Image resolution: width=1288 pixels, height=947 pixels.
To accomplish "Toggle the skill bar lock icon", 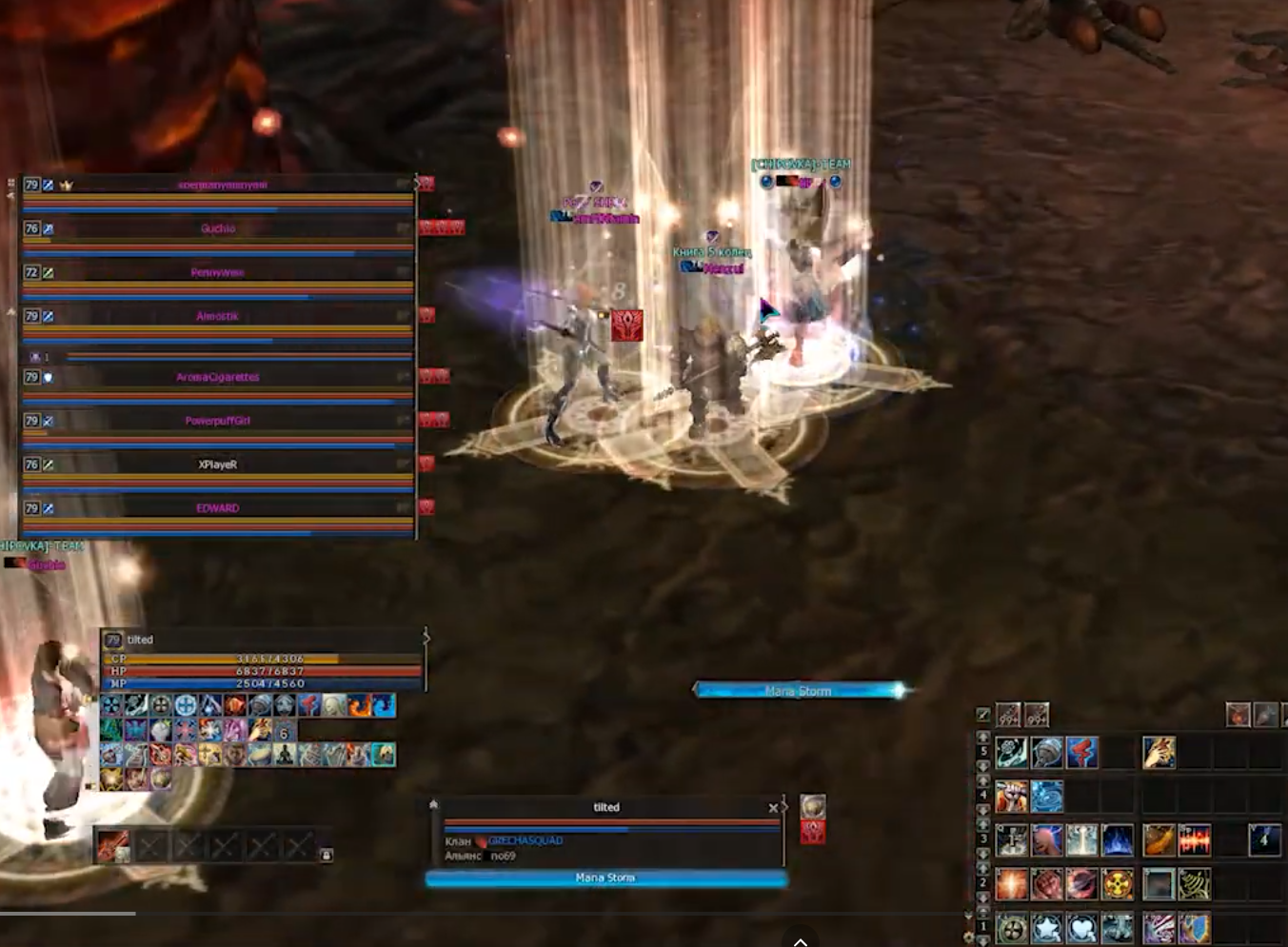I will (327, 855).
